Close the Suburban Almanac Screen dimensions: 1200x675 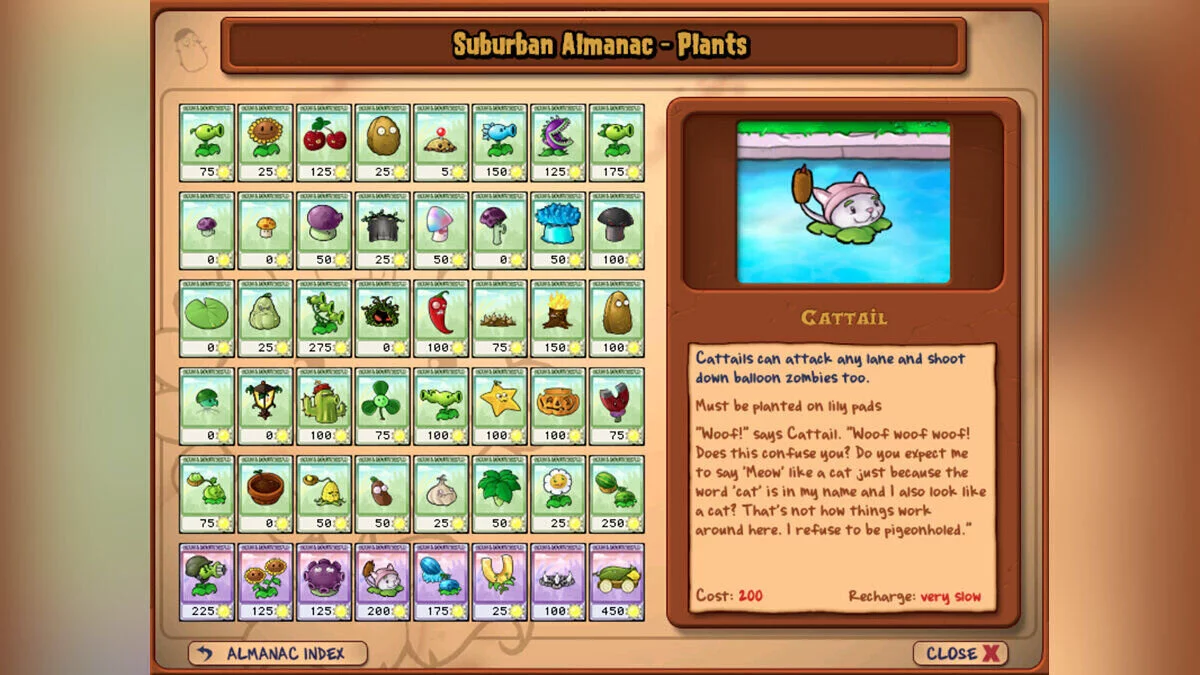[x=960, y=653]
